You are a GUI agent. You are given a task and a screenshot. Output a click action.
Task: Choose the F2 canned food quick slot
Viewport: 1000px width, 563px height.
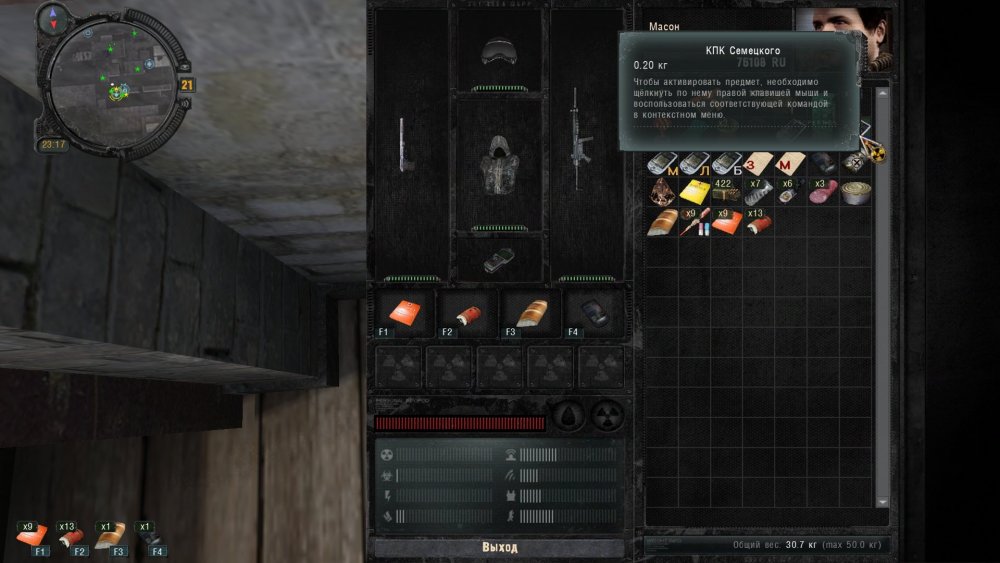coord(466,313)
